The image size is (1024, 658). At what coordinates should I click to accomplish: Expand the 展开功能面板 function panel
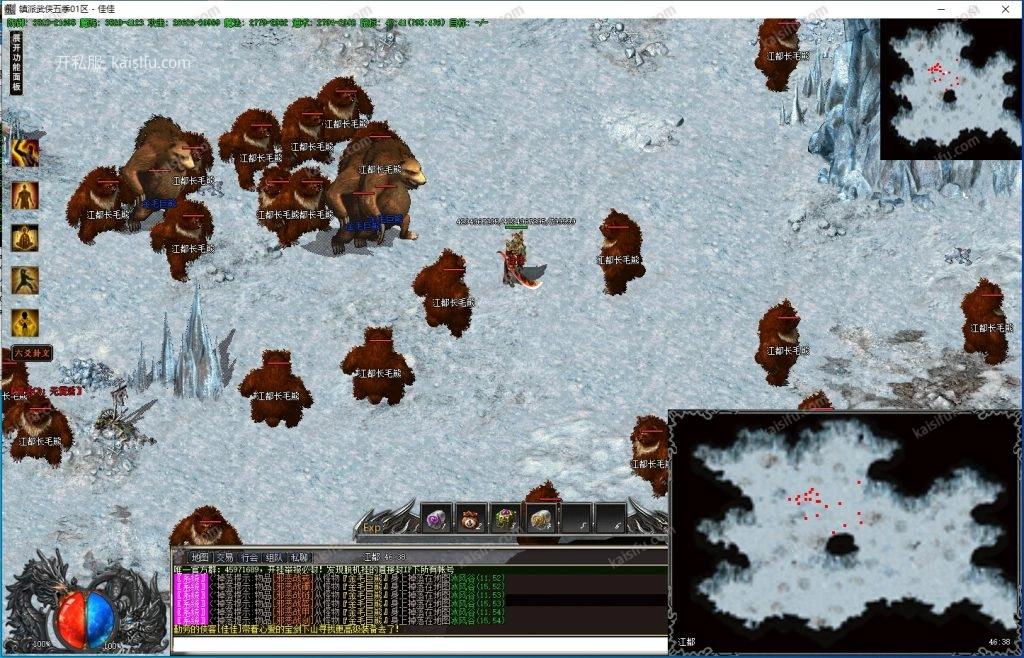[x=16, y=62]
